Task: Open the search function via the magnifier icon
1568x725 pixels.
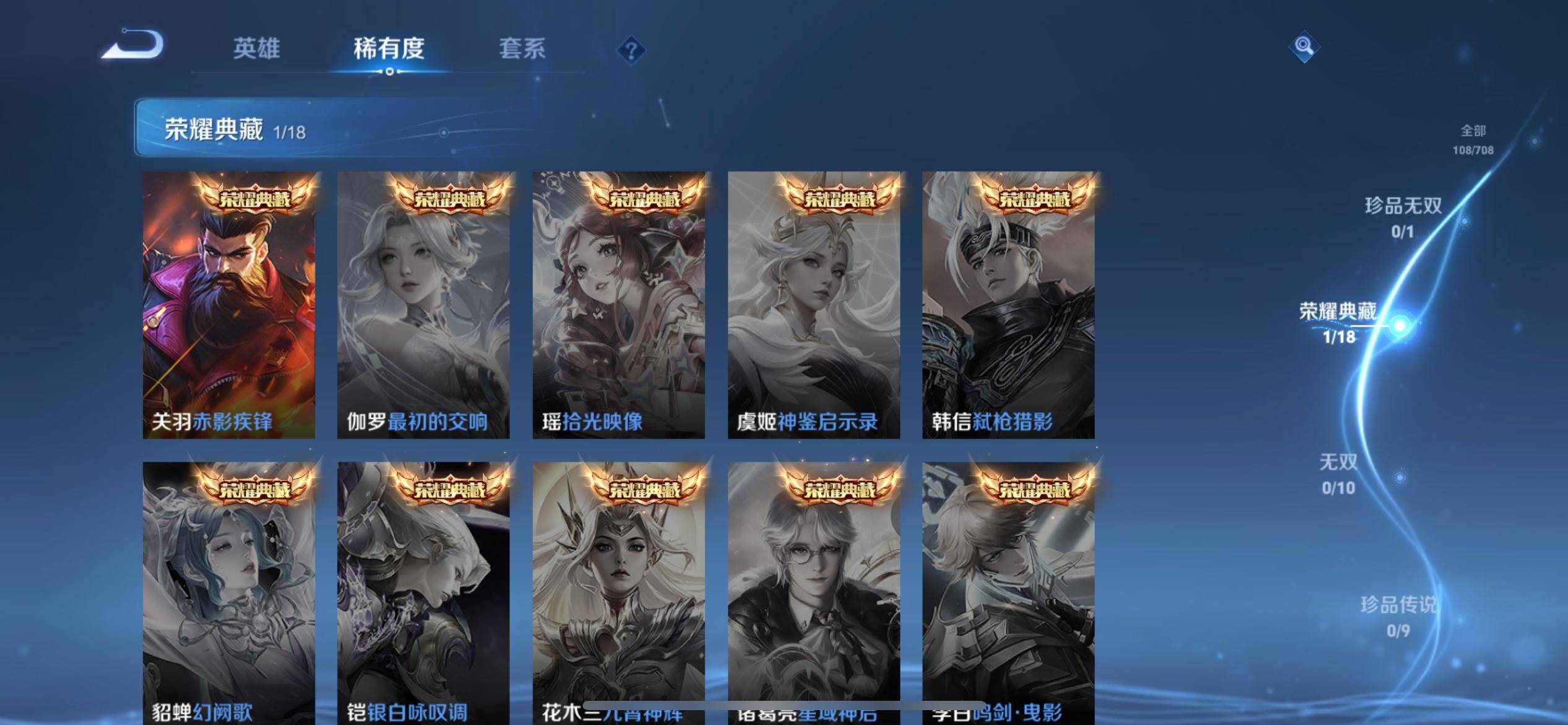Action: coord(1304,46)
